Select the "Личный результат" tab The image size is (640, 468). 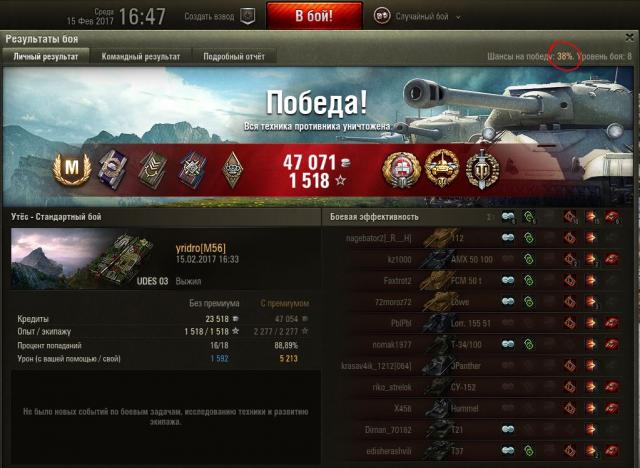[46, 57]
